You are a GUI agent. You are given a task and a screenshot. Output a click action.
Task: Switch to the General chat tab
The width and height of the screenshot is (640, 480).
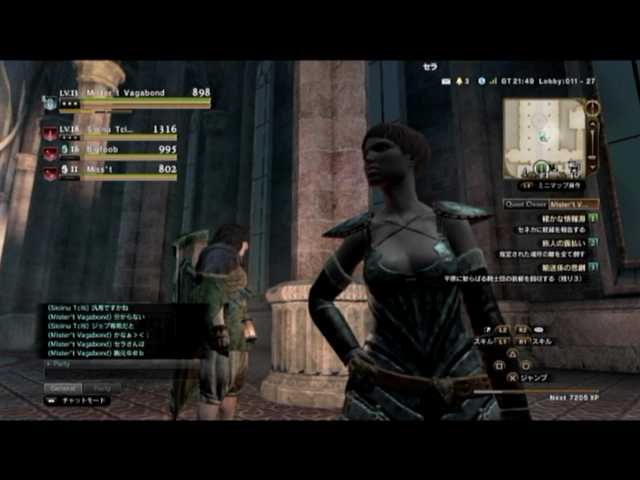(63, 387)
